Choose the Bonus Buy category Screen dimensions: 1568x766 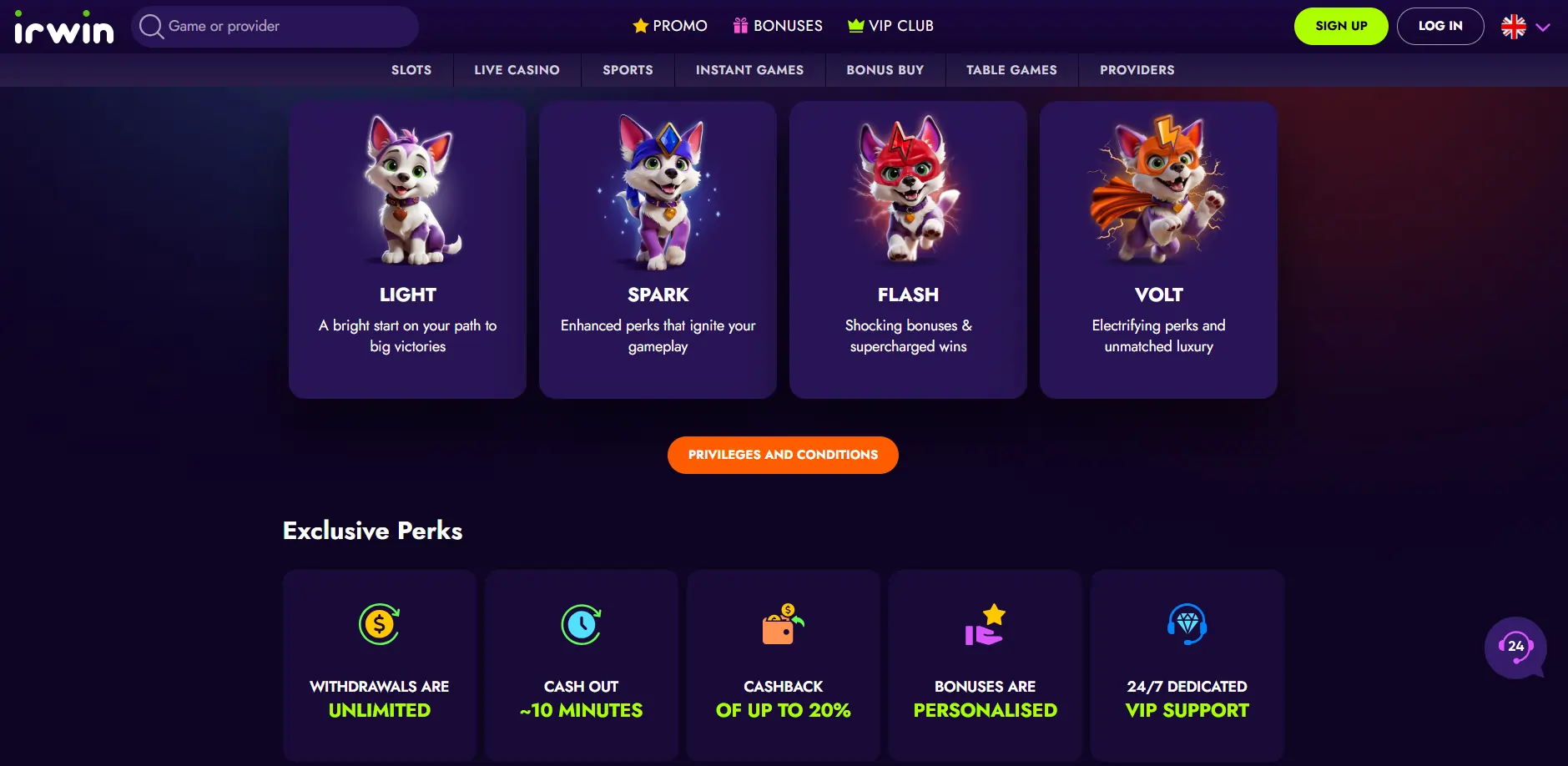click(885, 70)
